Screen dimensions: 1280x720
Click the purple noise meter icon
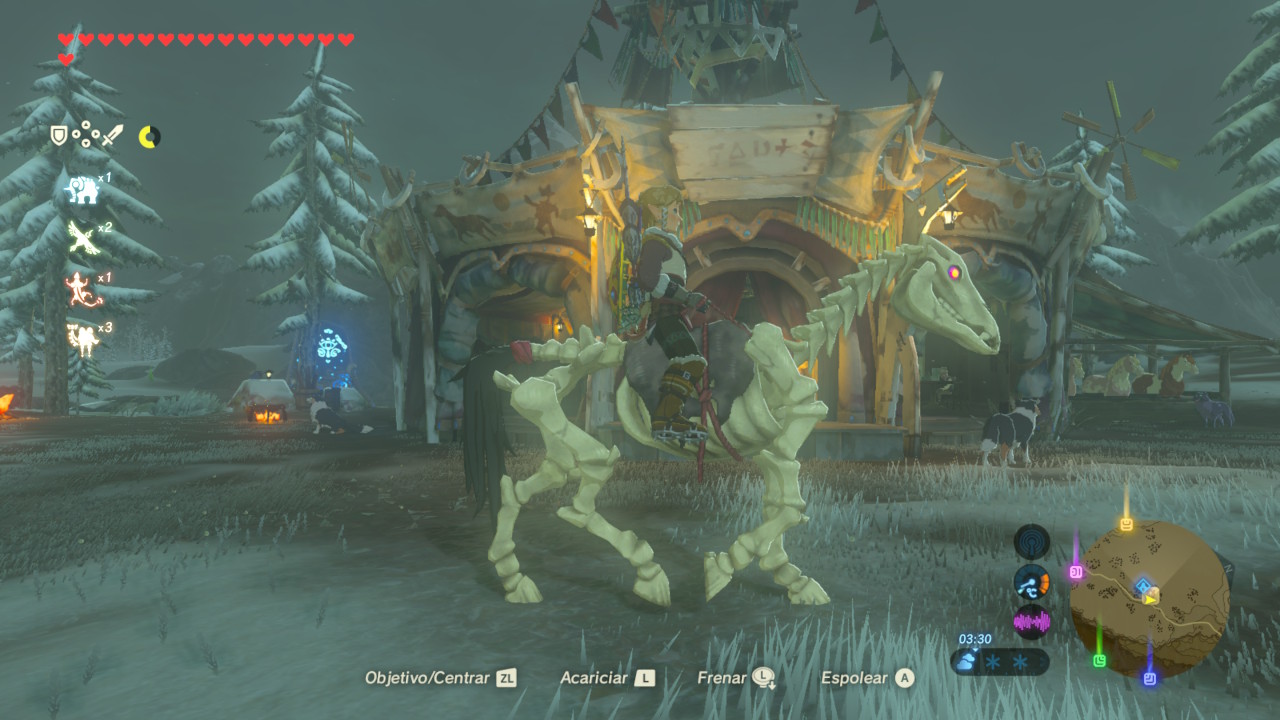(x=1031, y=622)
